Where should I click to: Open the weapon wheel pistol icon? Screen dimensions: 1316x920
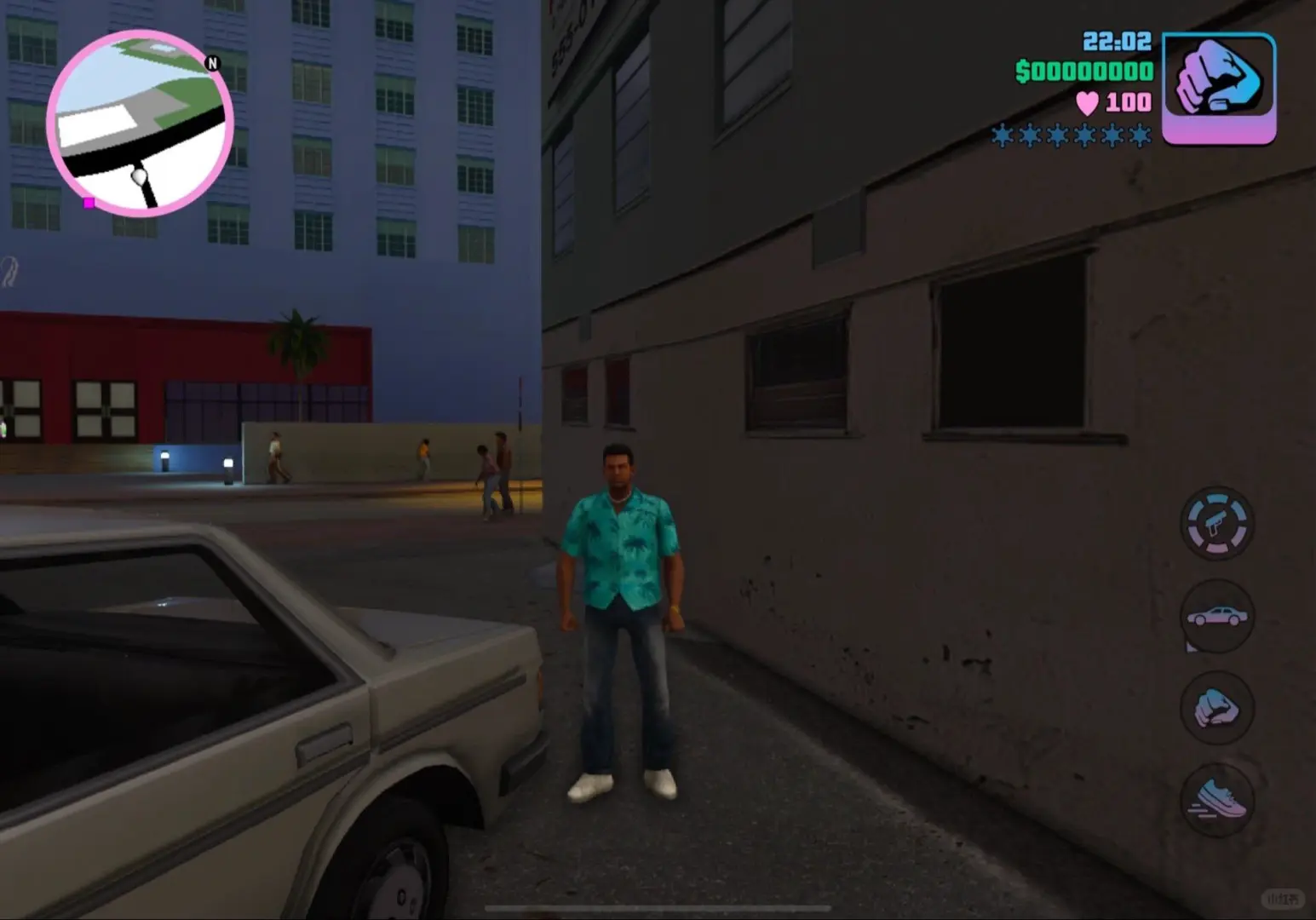click(1216, 523)
